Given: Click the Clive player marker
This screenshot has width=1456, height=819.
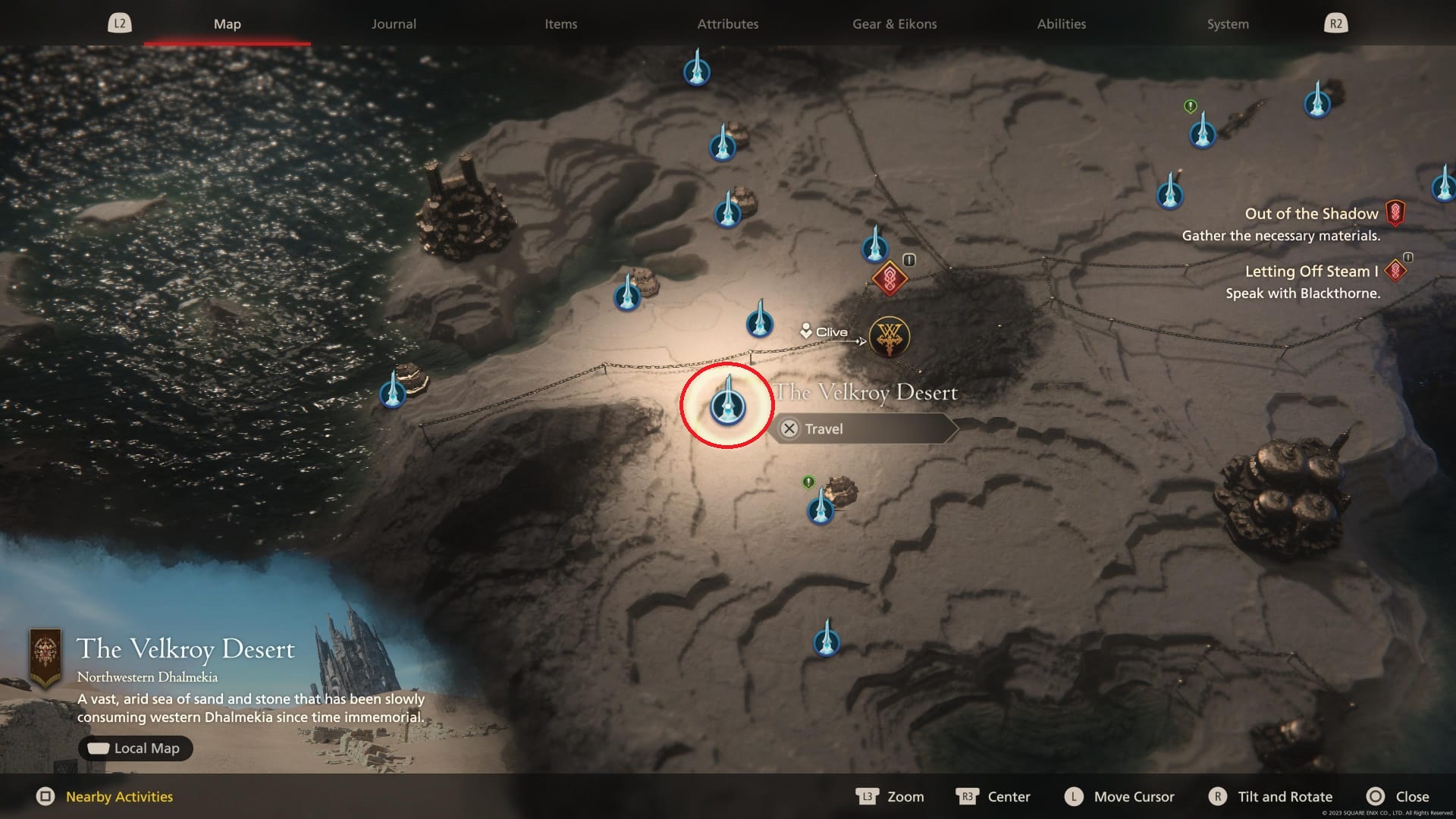Looking at the screenshot, I should coord(806,331).
